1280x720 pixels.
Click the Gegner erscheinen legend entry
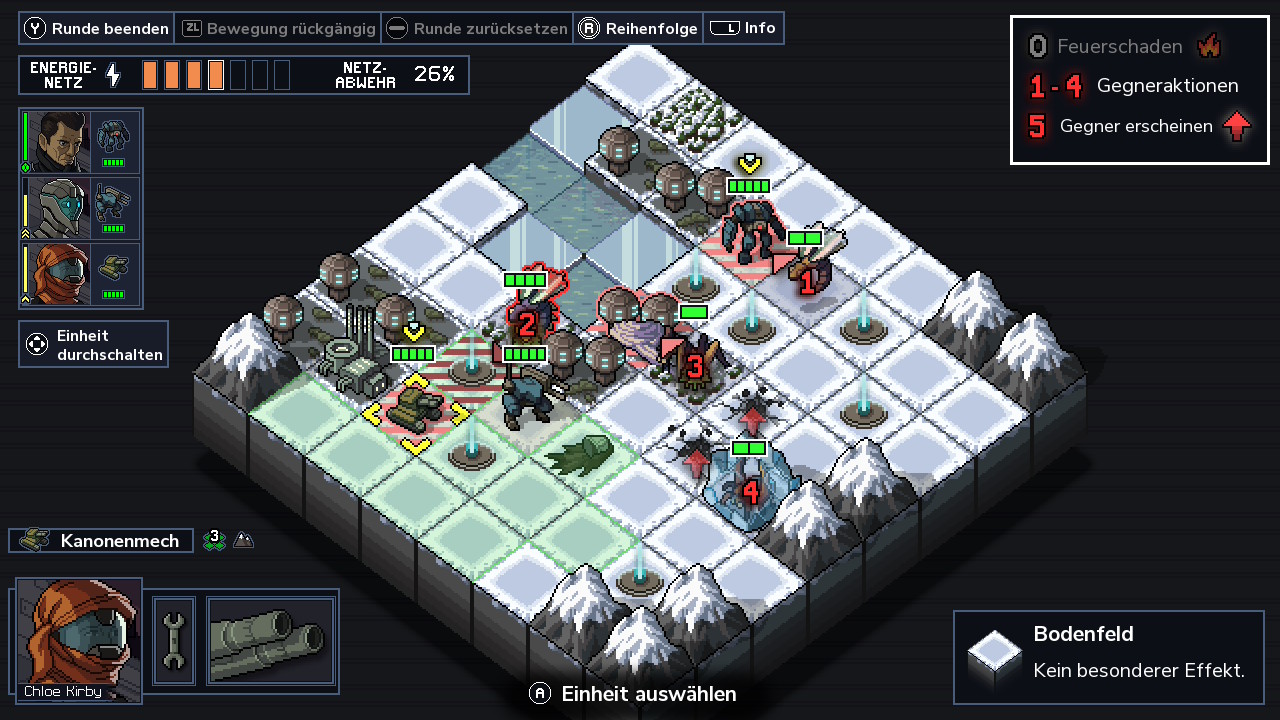tap(1138, 126)
